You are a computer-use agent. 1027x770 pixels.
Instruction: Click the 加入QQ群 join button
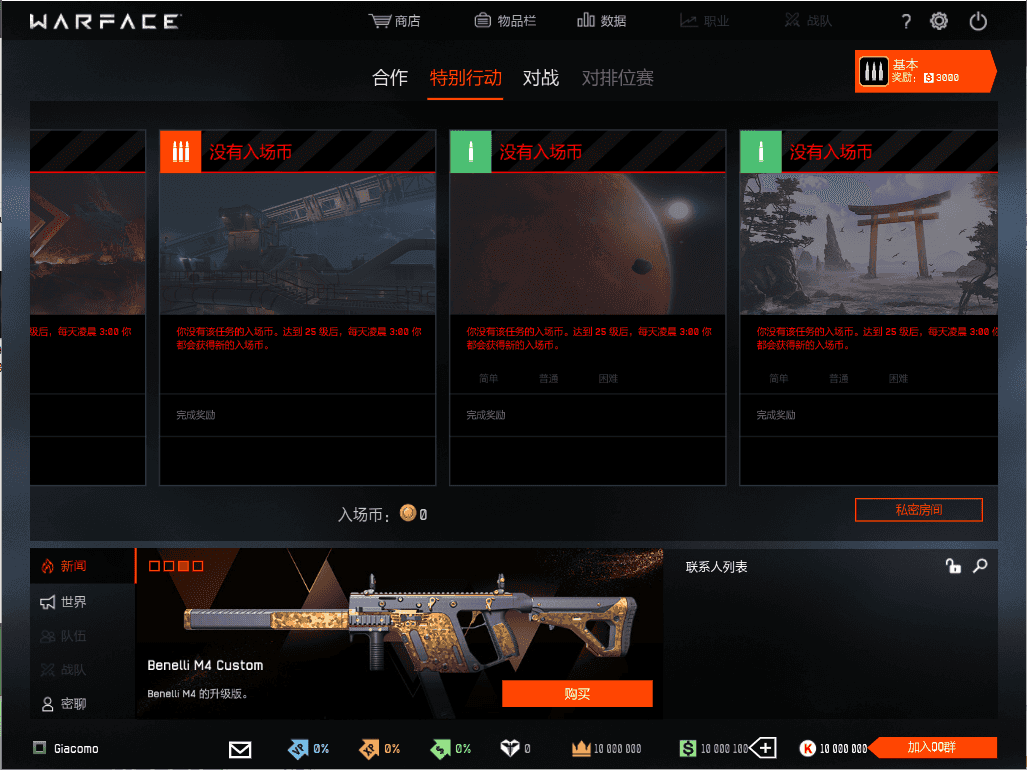click(930, 748)
